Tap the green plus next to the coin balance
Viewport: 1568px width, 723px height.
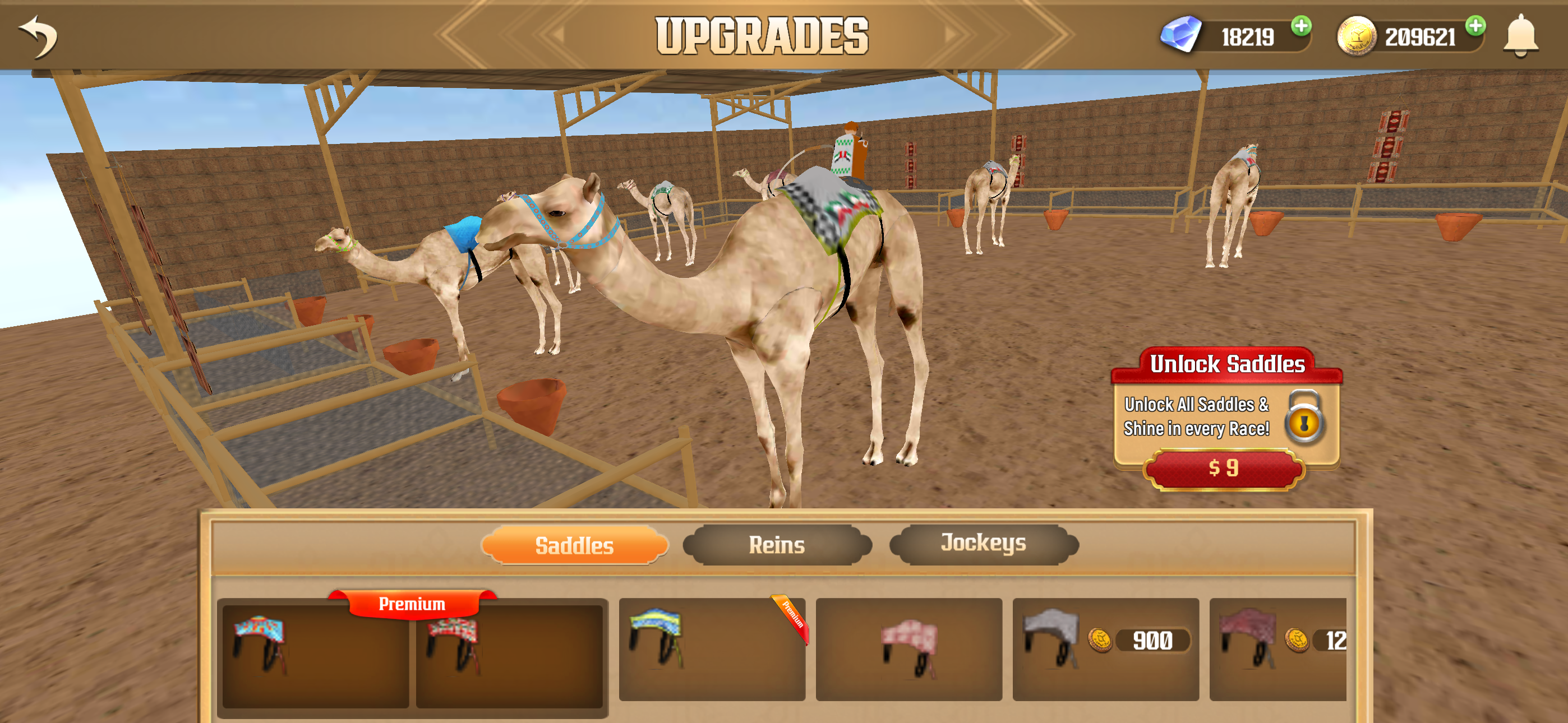pyautogui.click(x=1475, y=27)
